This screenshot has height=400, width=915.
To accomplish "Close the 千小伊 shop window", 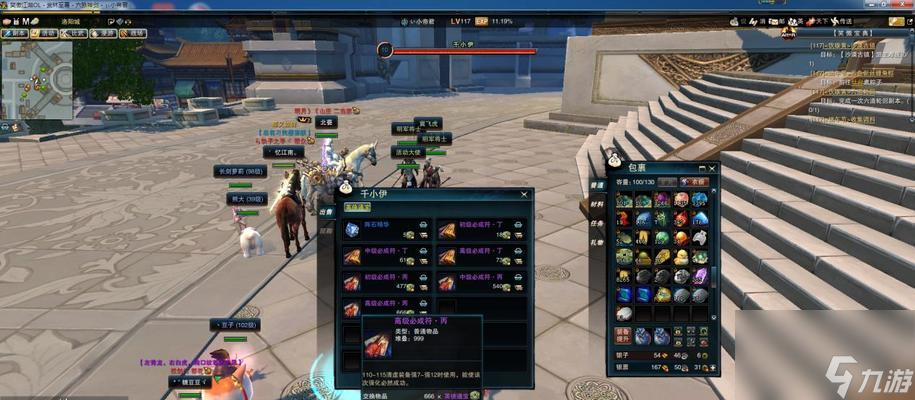I will [x=524, y=194].
